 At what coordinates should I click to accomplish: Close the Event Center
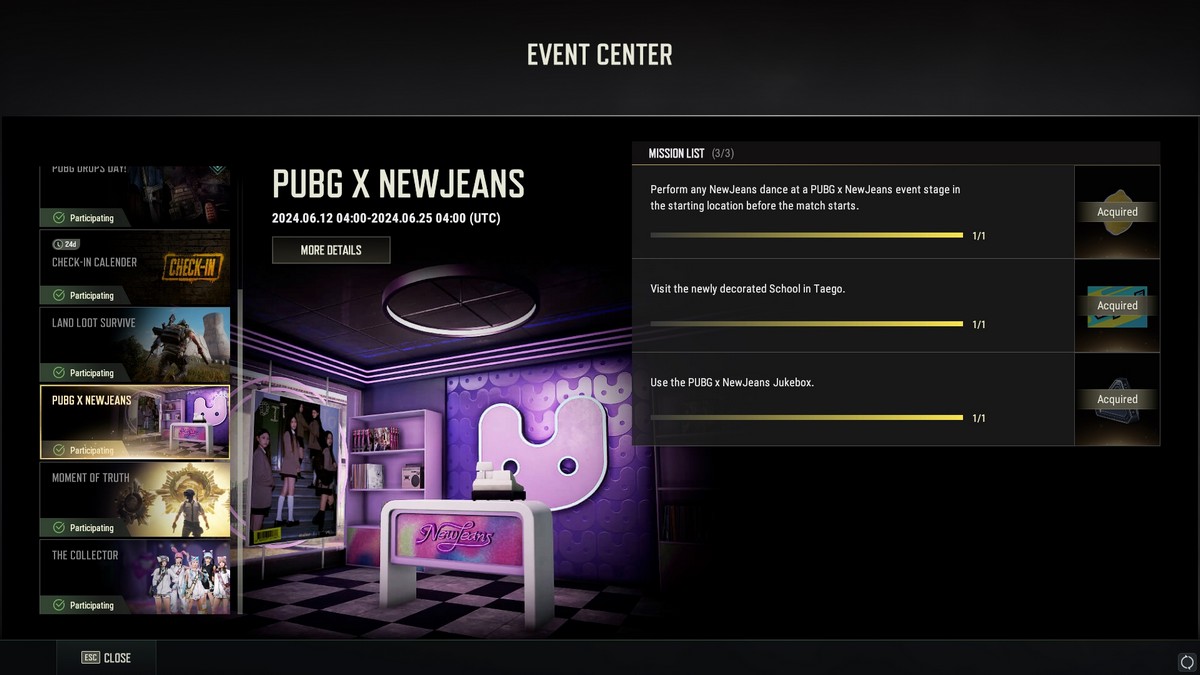coord(106,658)
